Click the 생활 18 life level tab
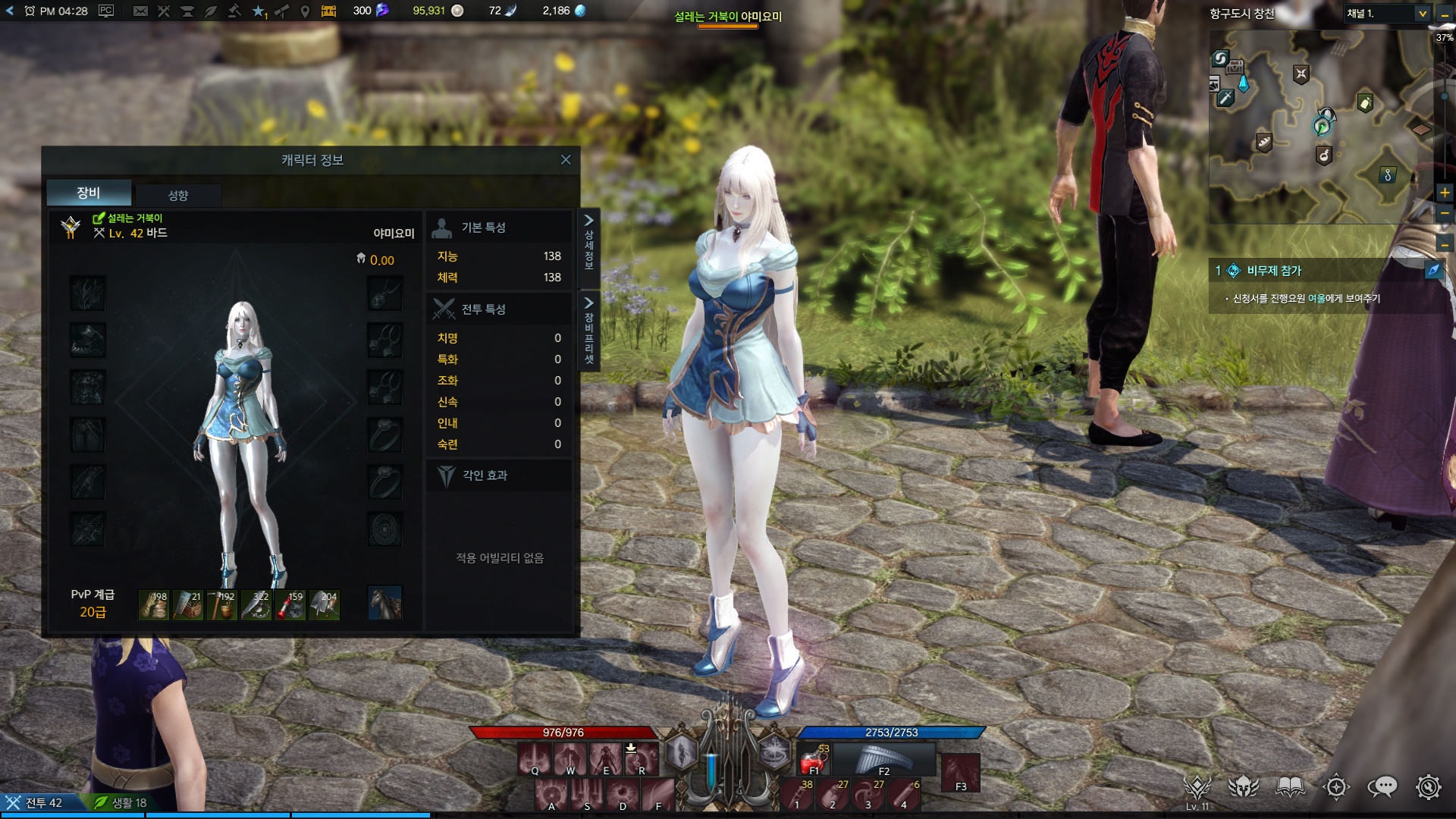 tap(120, 802)
